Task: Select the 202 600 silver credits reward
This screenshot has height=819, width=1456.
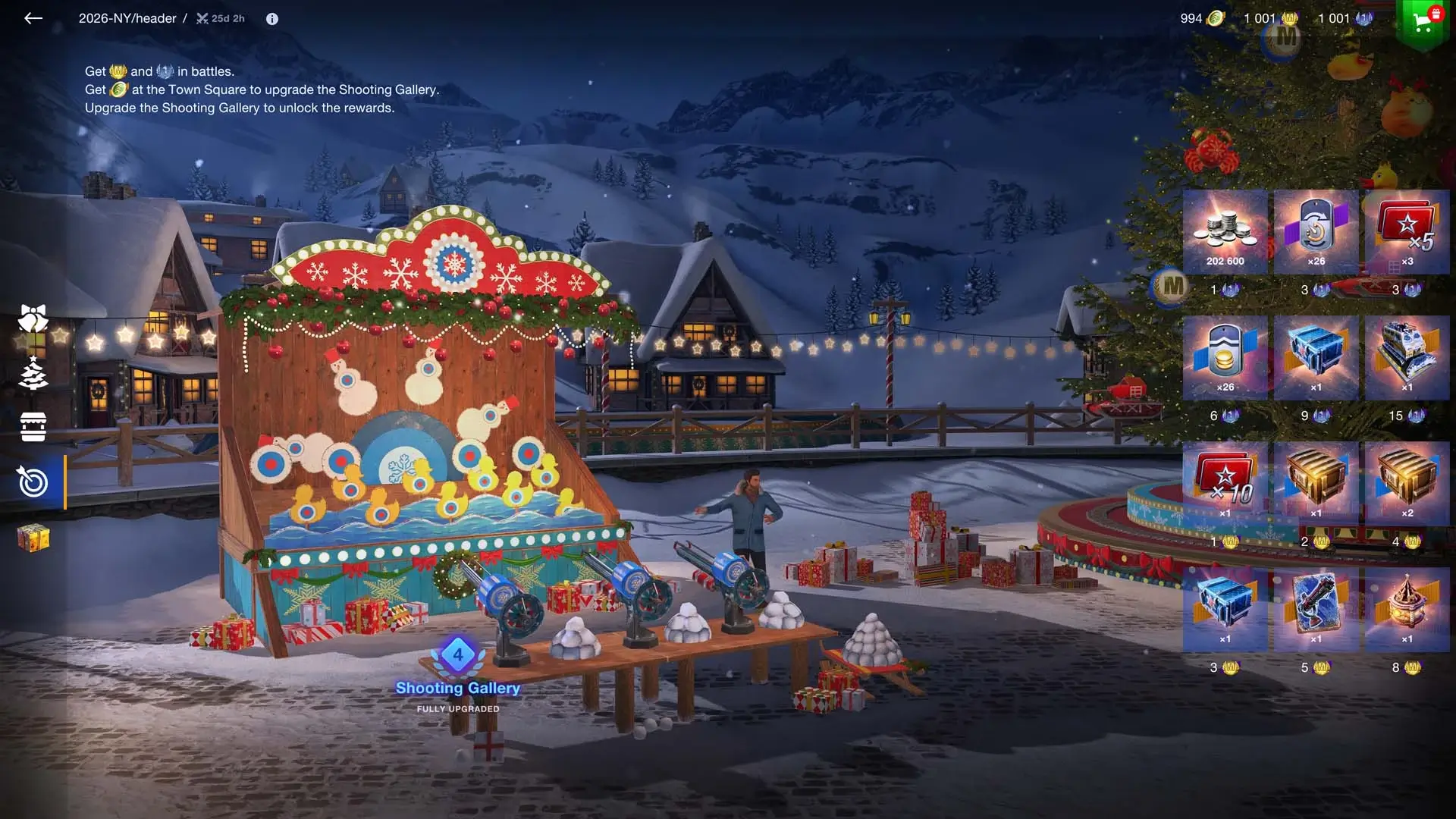Action: 1225,231
